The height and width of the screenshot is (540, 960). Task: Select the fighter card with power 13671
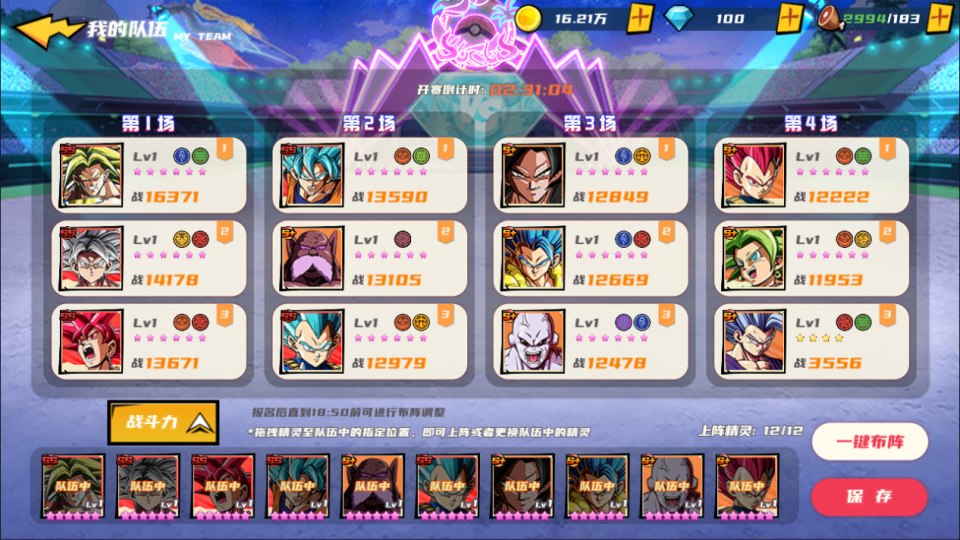[x=145, y=342]
